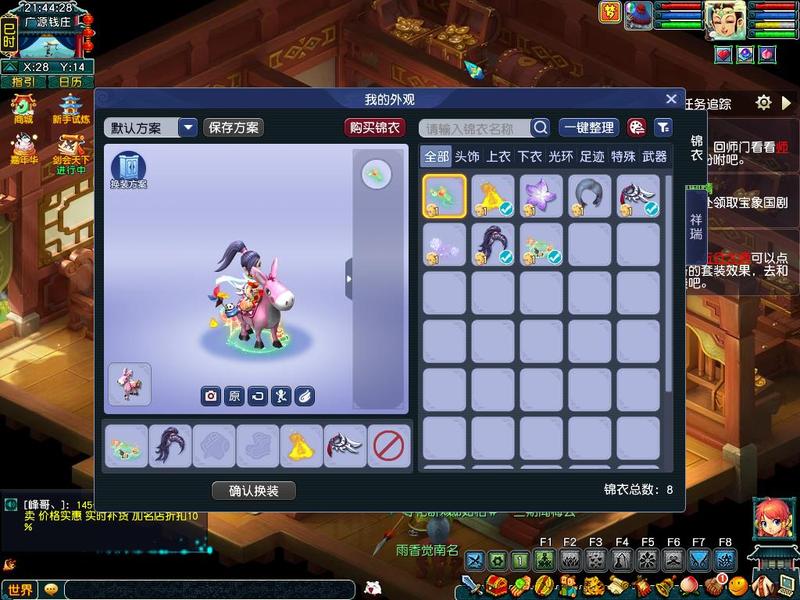Choose the dark gray hair item in grid

(x=590, y=196)
